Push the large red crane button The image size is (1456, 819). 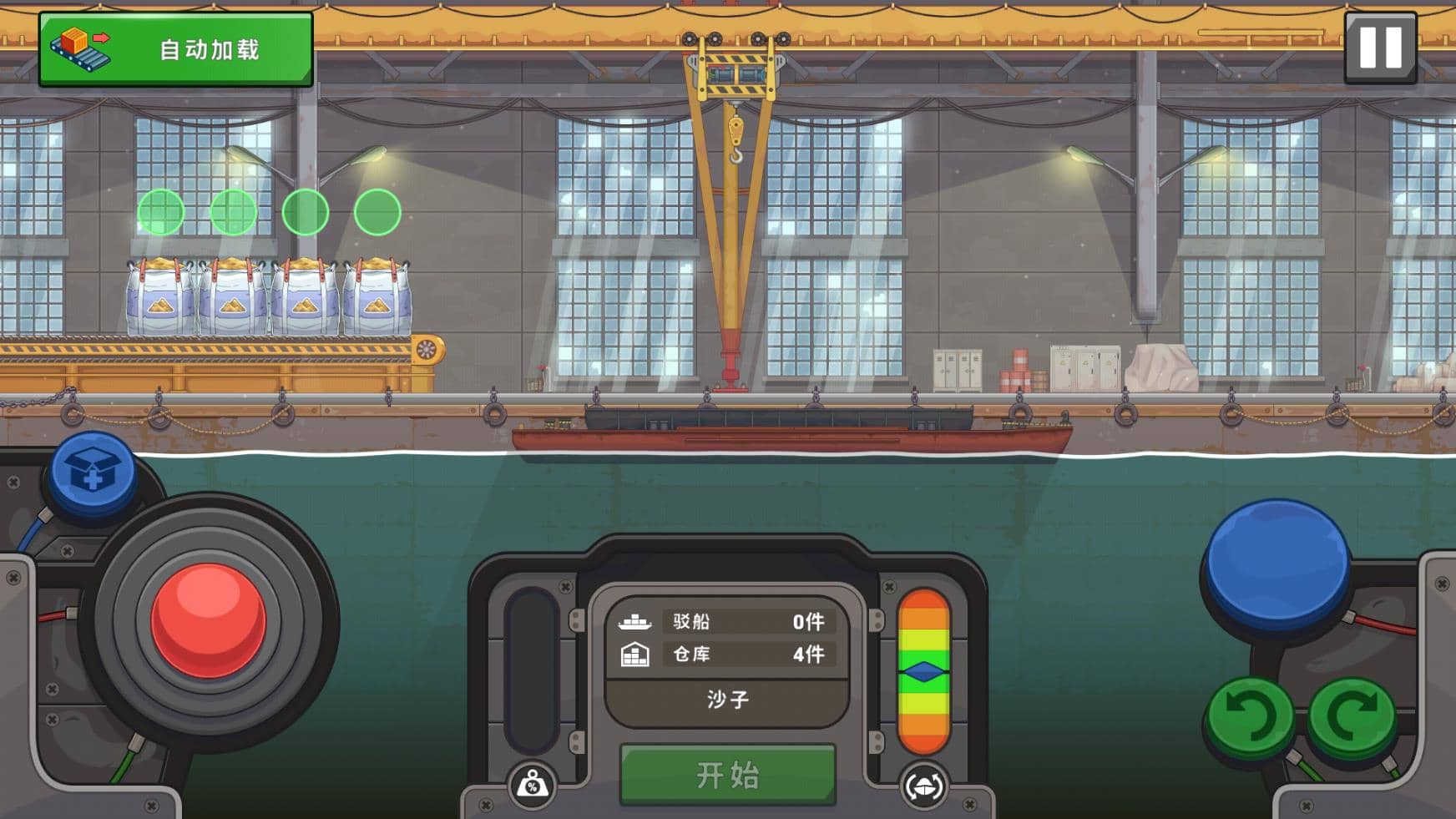pos(209,619)
